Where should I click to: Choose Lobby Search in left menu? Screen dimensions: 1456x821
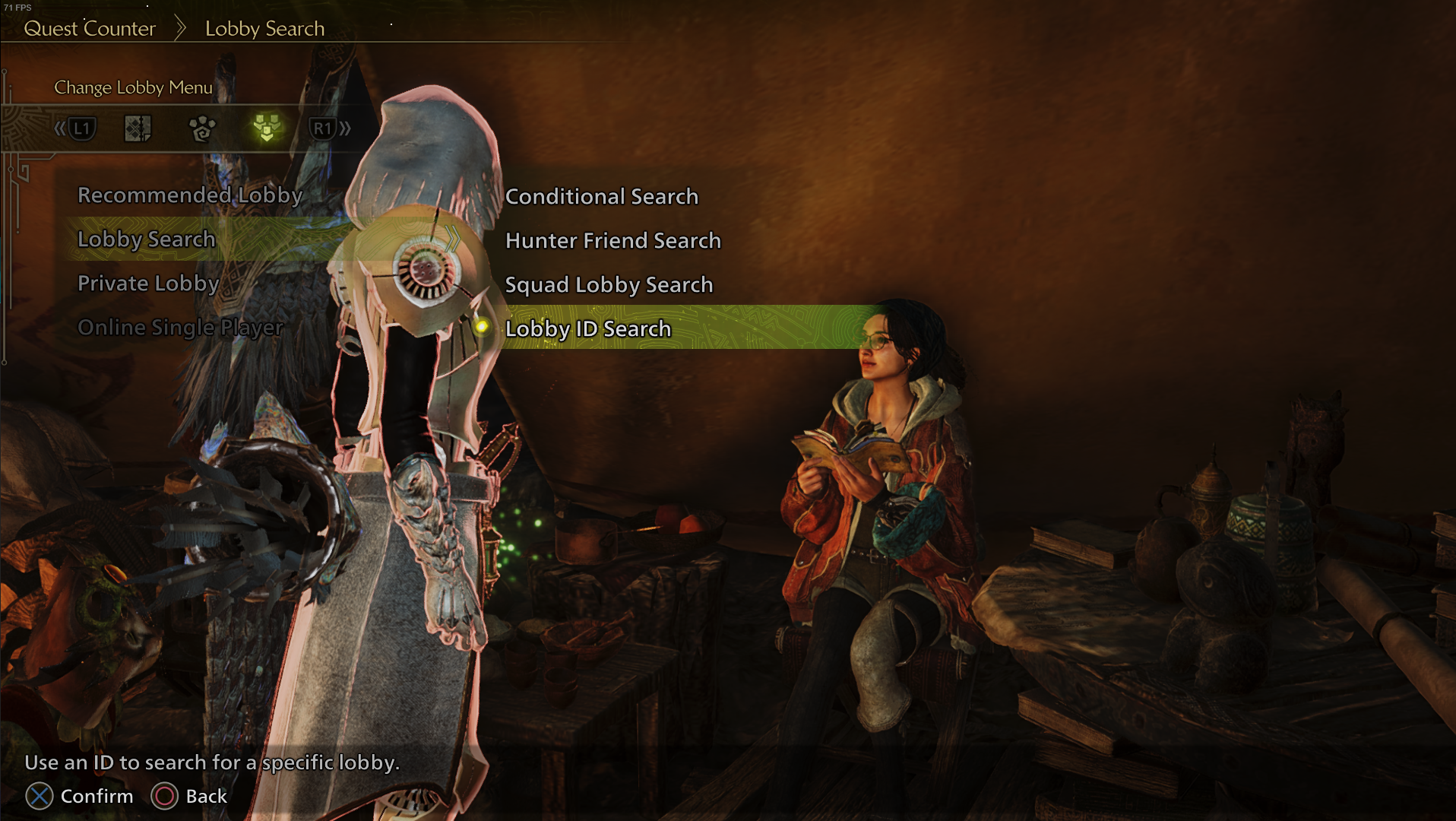(x=147, y=239)
